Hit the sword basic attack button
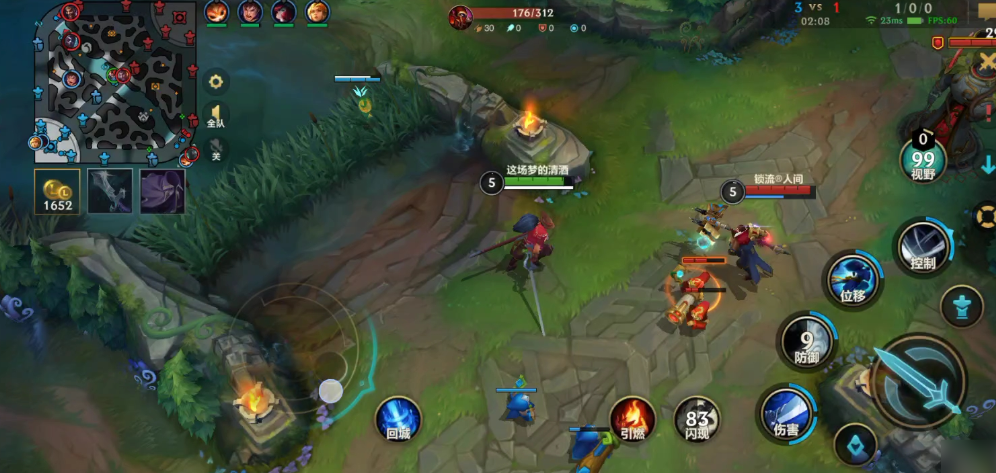 (917, 380)
